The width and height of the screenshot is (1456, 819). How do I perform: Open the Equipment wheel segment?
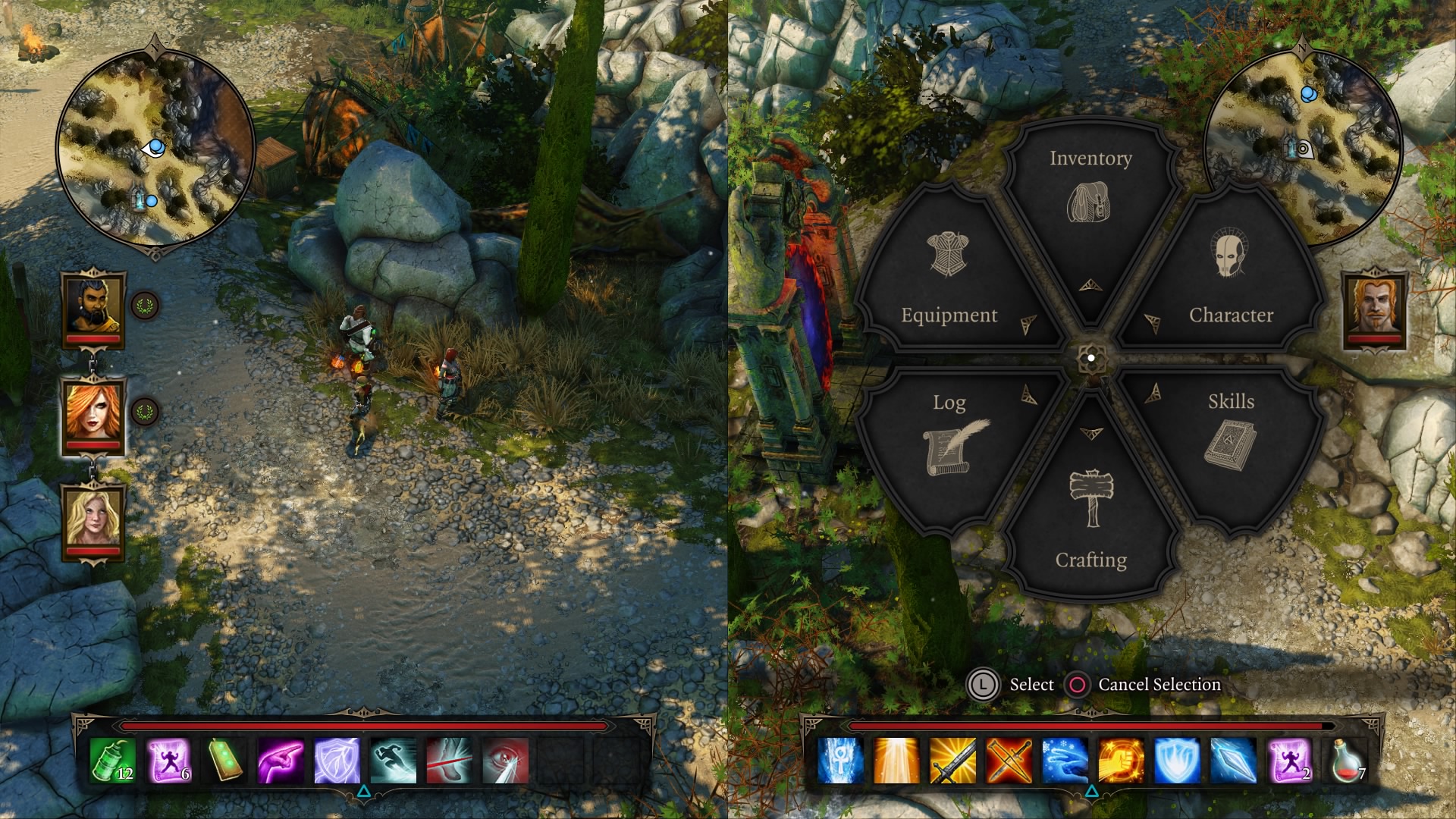pyautogui.click(x=949, y=281)
